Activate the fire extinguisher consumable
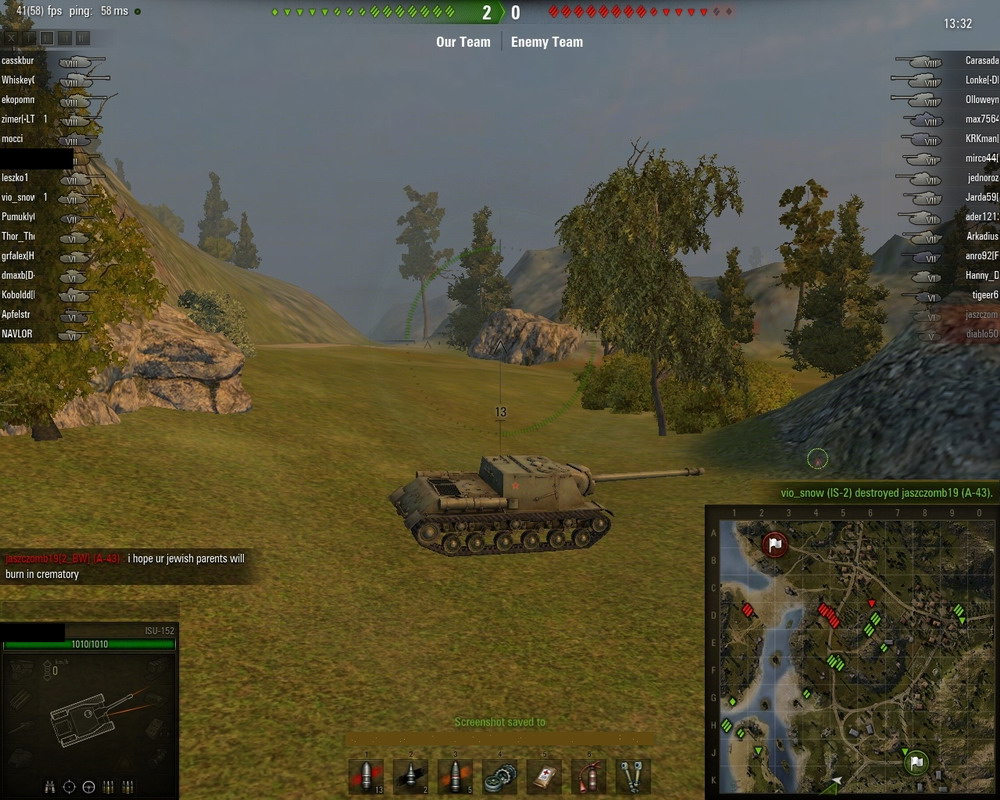This screenshot has width=1000, height=800. (589, 776)
